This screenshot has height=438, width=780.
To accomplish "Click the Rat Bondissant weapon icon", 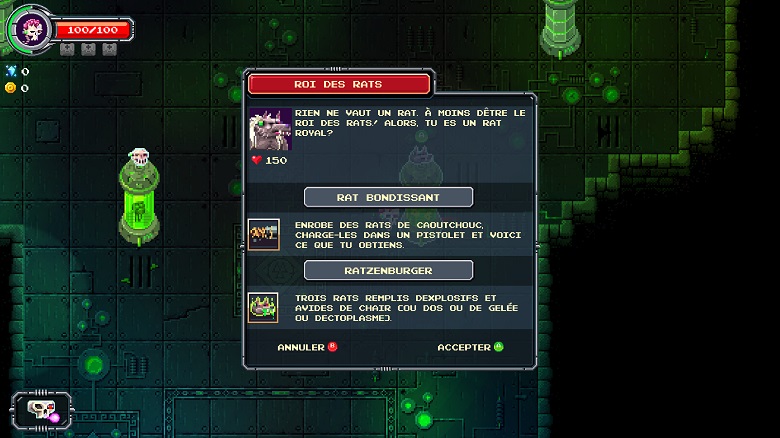I will coord(264,234).
